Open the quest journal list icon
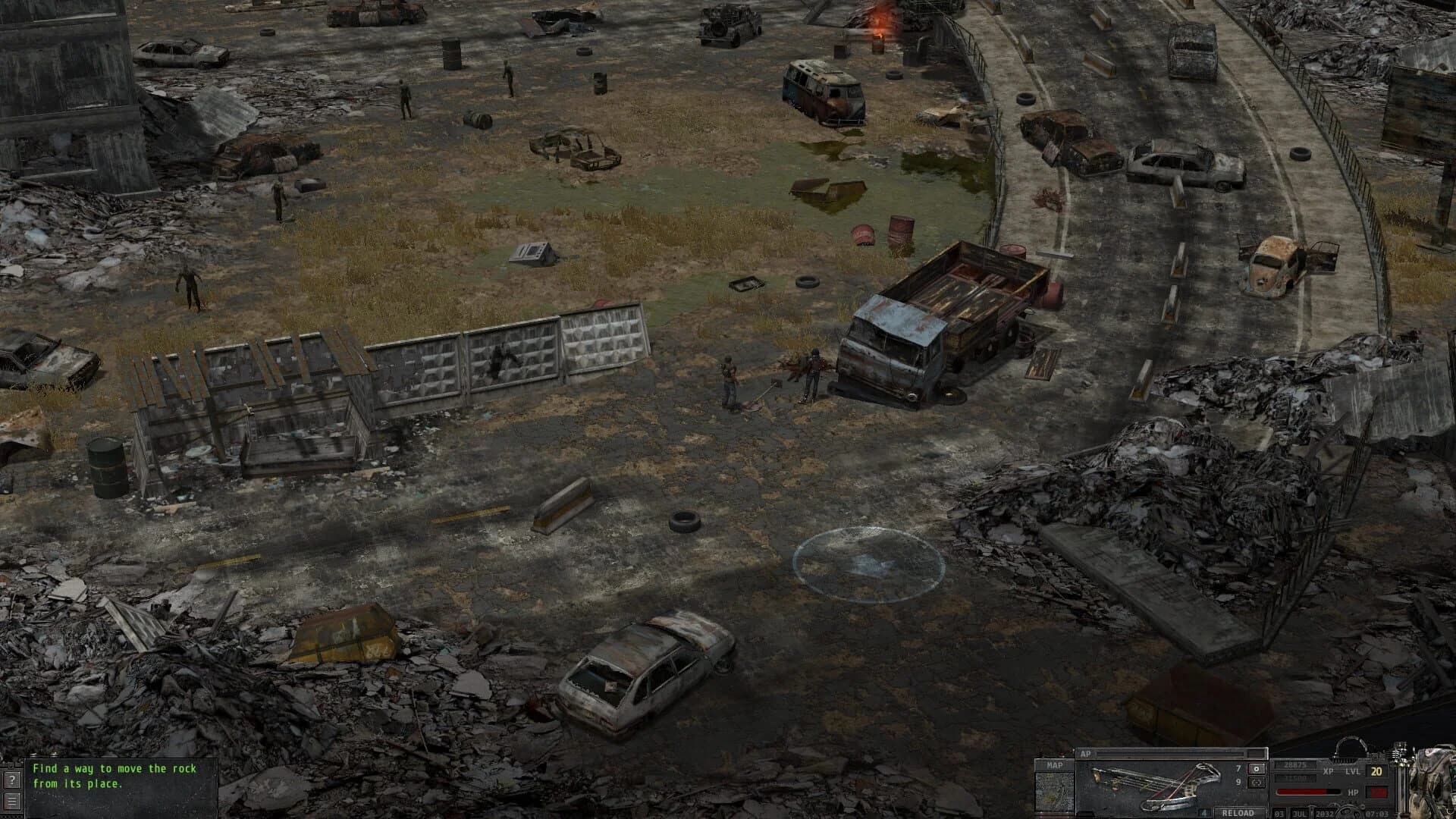This screenshot has width=1456, height=819. tap(12, 802)
